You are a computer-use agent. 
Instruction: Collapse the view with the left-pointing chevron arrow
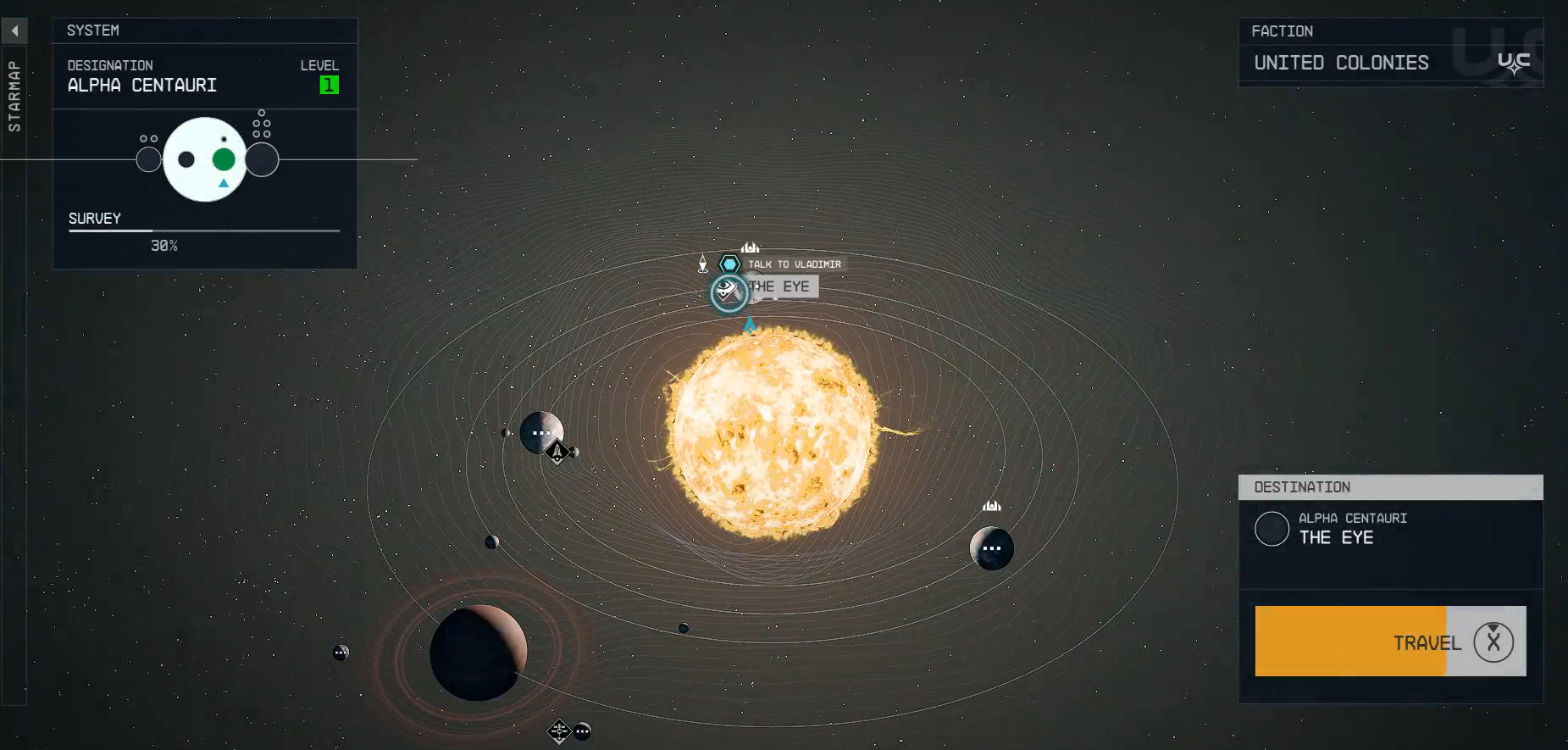coord(14,30)
